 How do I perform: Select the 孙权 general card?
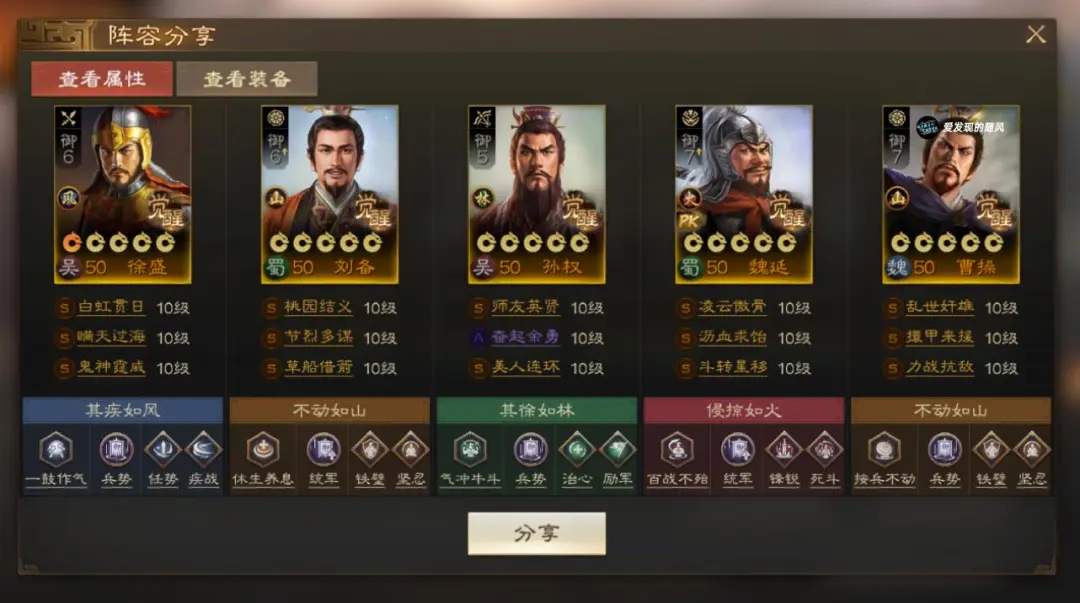click(x=537, y=194)
